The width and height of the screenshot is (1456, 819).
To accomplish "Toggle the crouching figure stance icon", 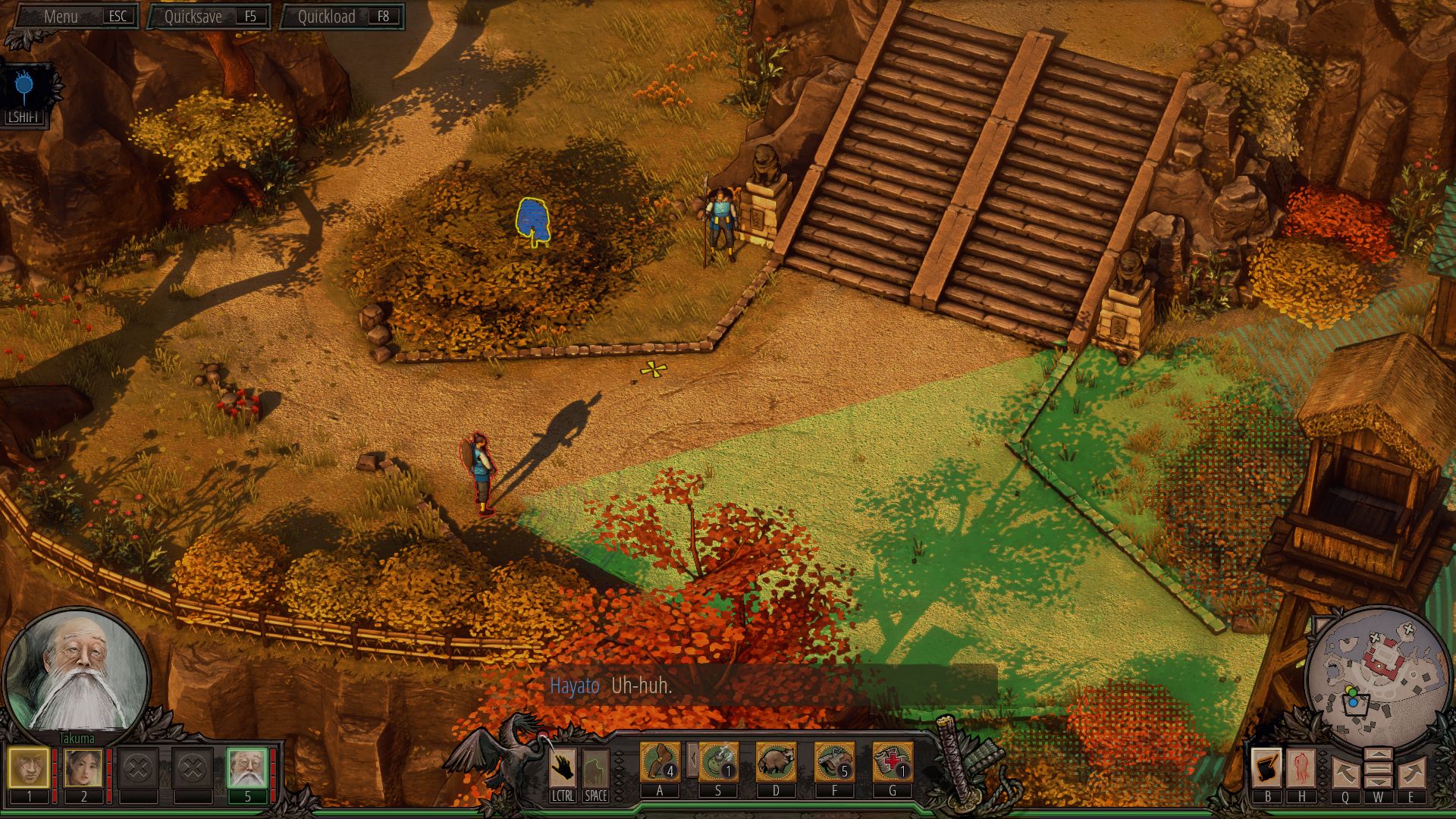I will click(595, 767).
